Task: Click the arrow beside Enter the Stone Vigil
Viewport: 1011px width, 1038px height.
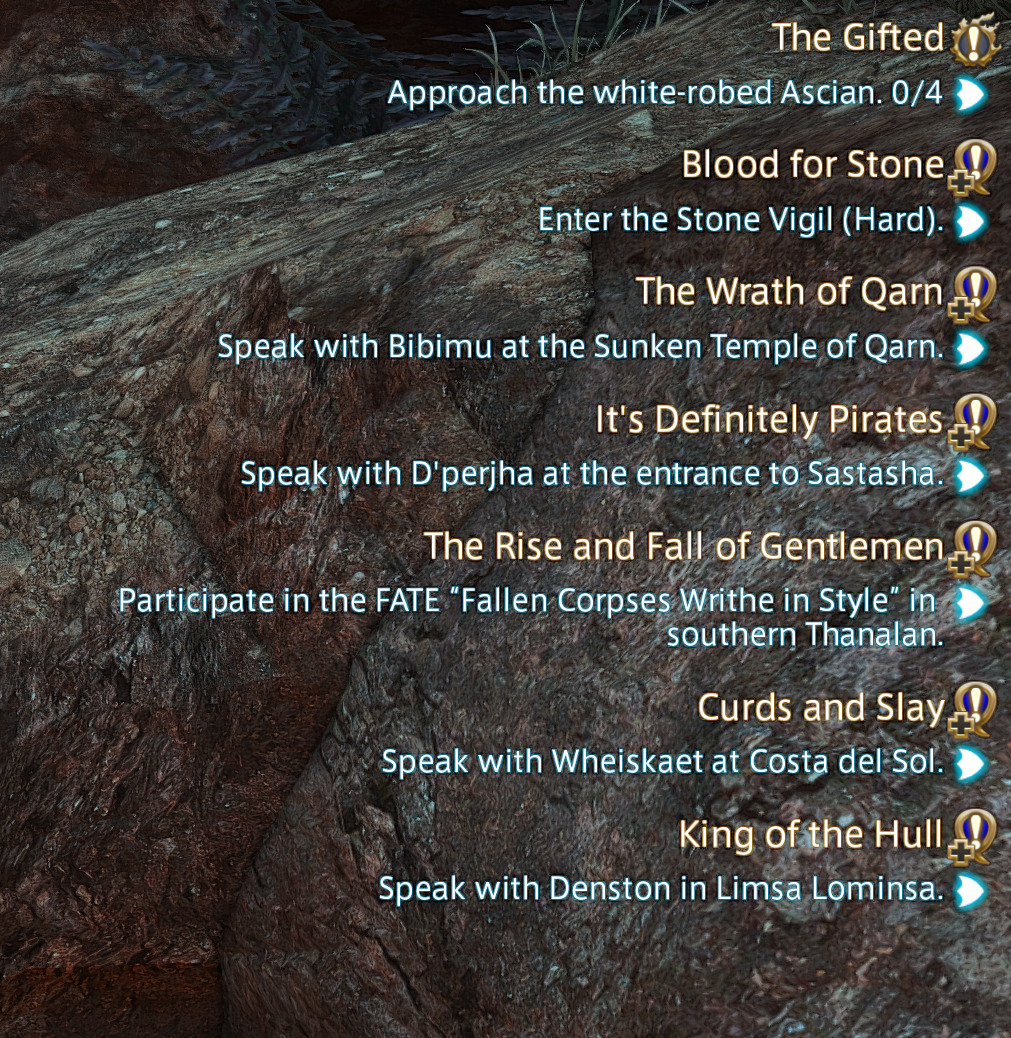Action: click(970, 222)
